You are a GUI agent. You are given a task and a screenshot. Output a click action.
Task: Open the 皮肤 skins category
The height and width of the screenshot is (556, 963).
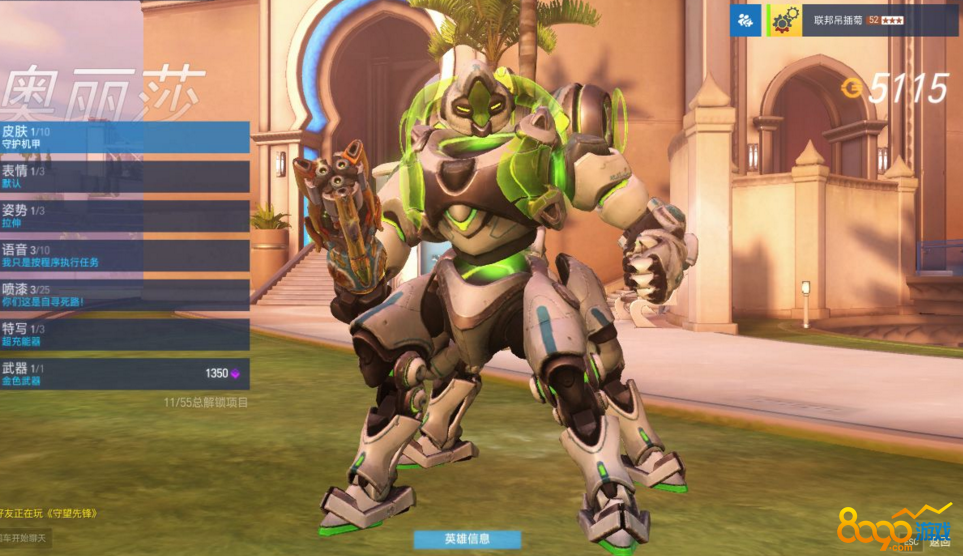pyautogui.click(x=124, y=137)
